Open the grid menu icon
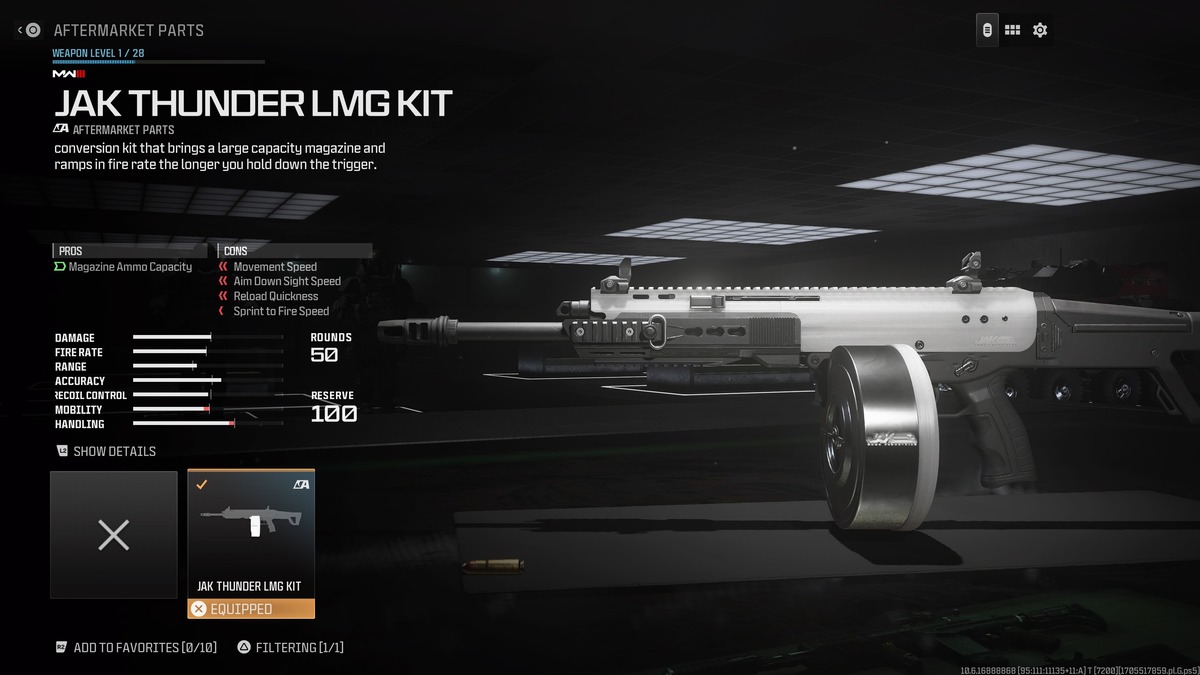This screenshot has height=675, width=1200. 1012,30
